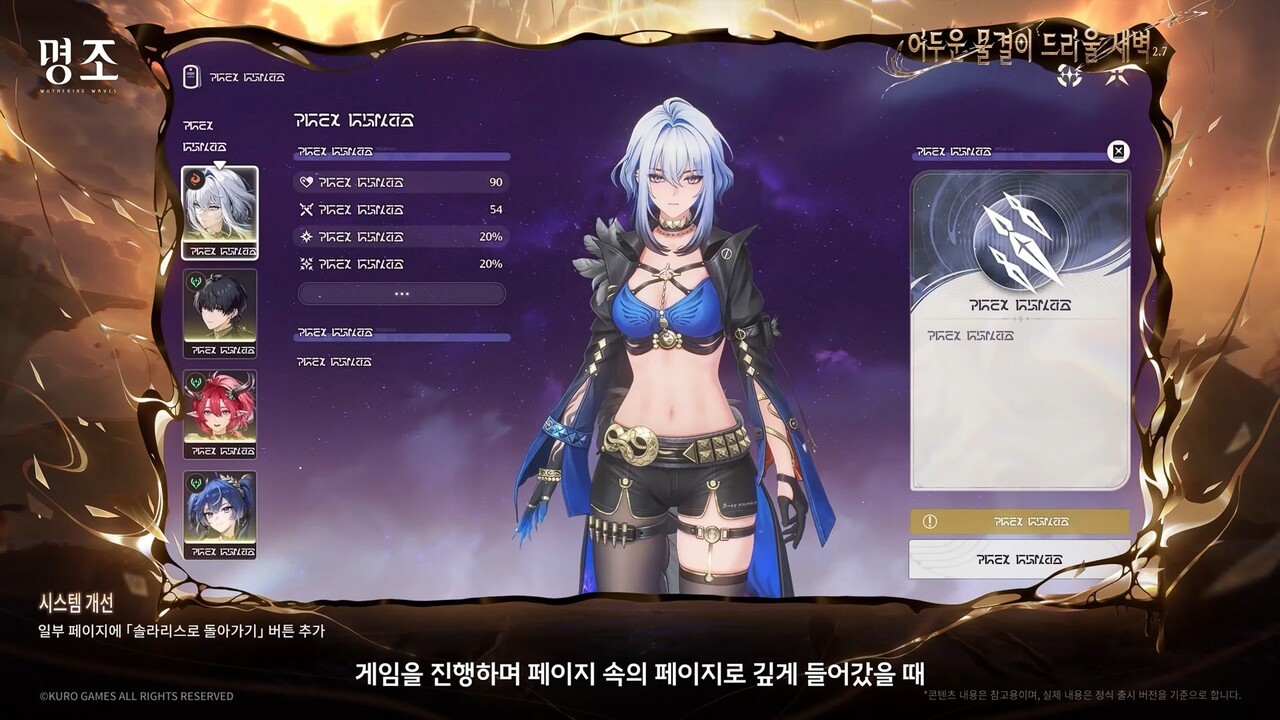
Task: Expand stats with the three-dot button
Action: tap(401, 294)
